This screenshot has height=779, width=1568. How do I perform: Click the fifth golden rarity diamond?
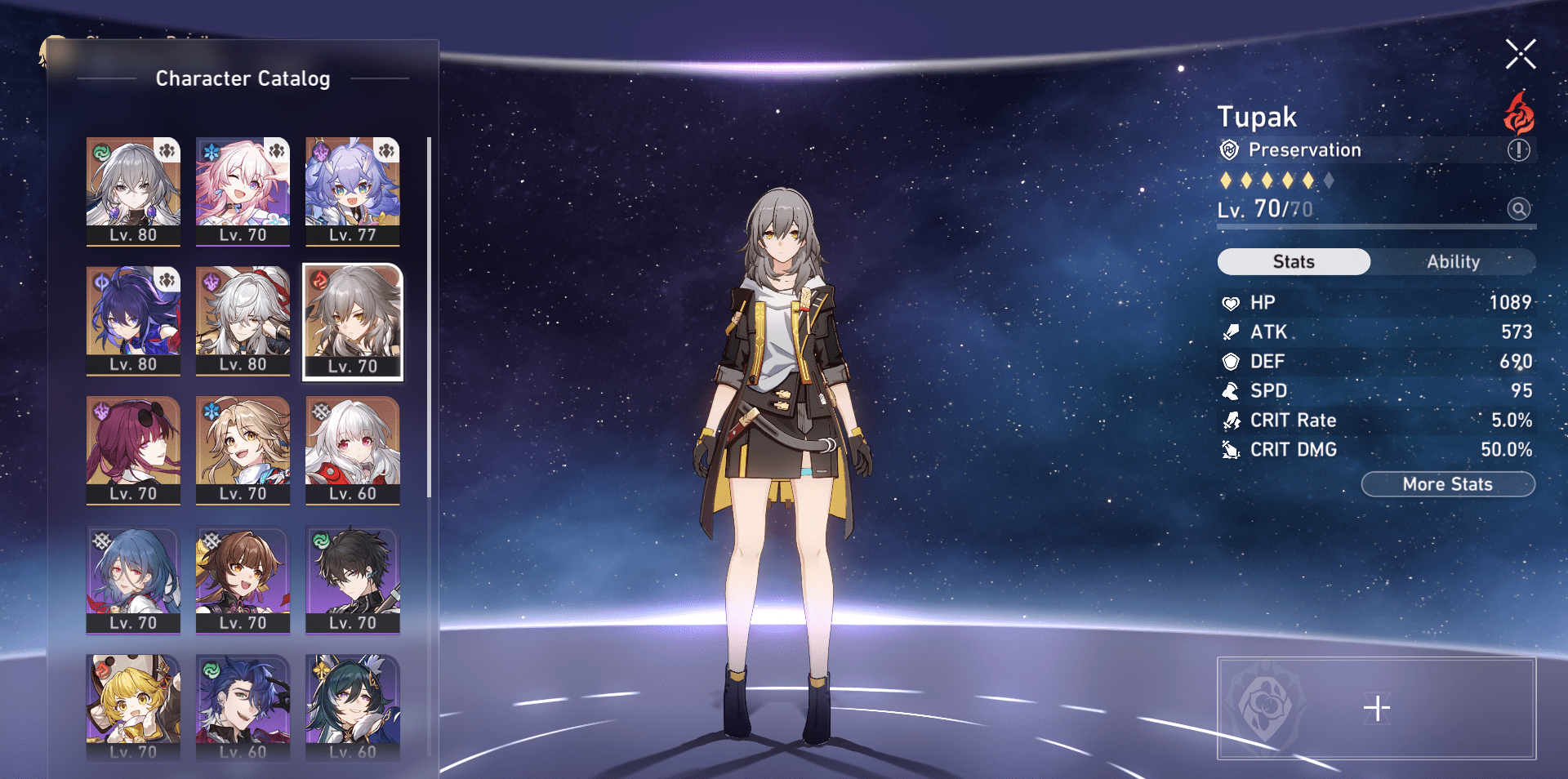1307,180
